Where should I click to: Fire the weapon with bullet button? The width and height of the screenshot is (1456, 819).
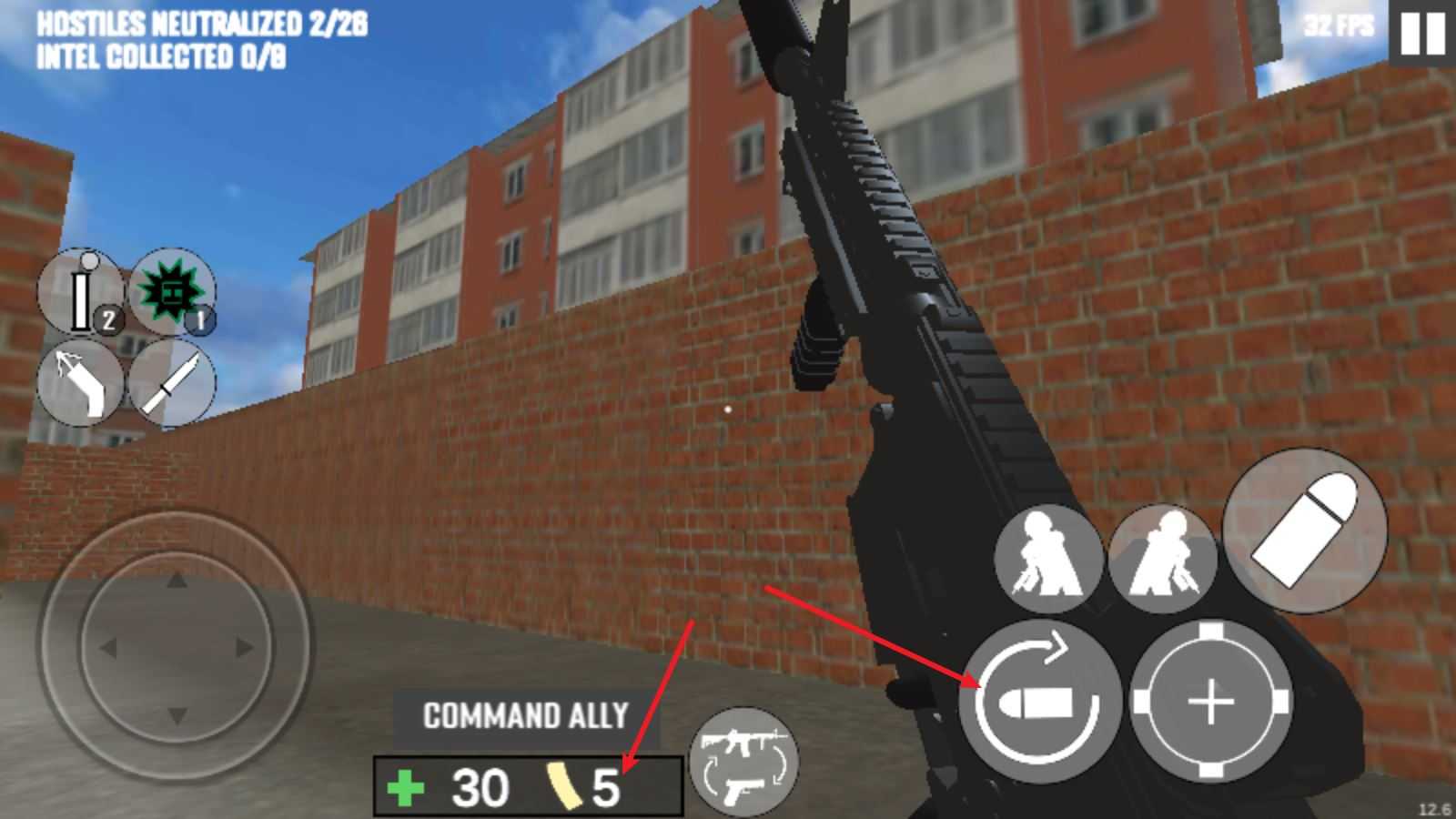(x=1304, y=530)
